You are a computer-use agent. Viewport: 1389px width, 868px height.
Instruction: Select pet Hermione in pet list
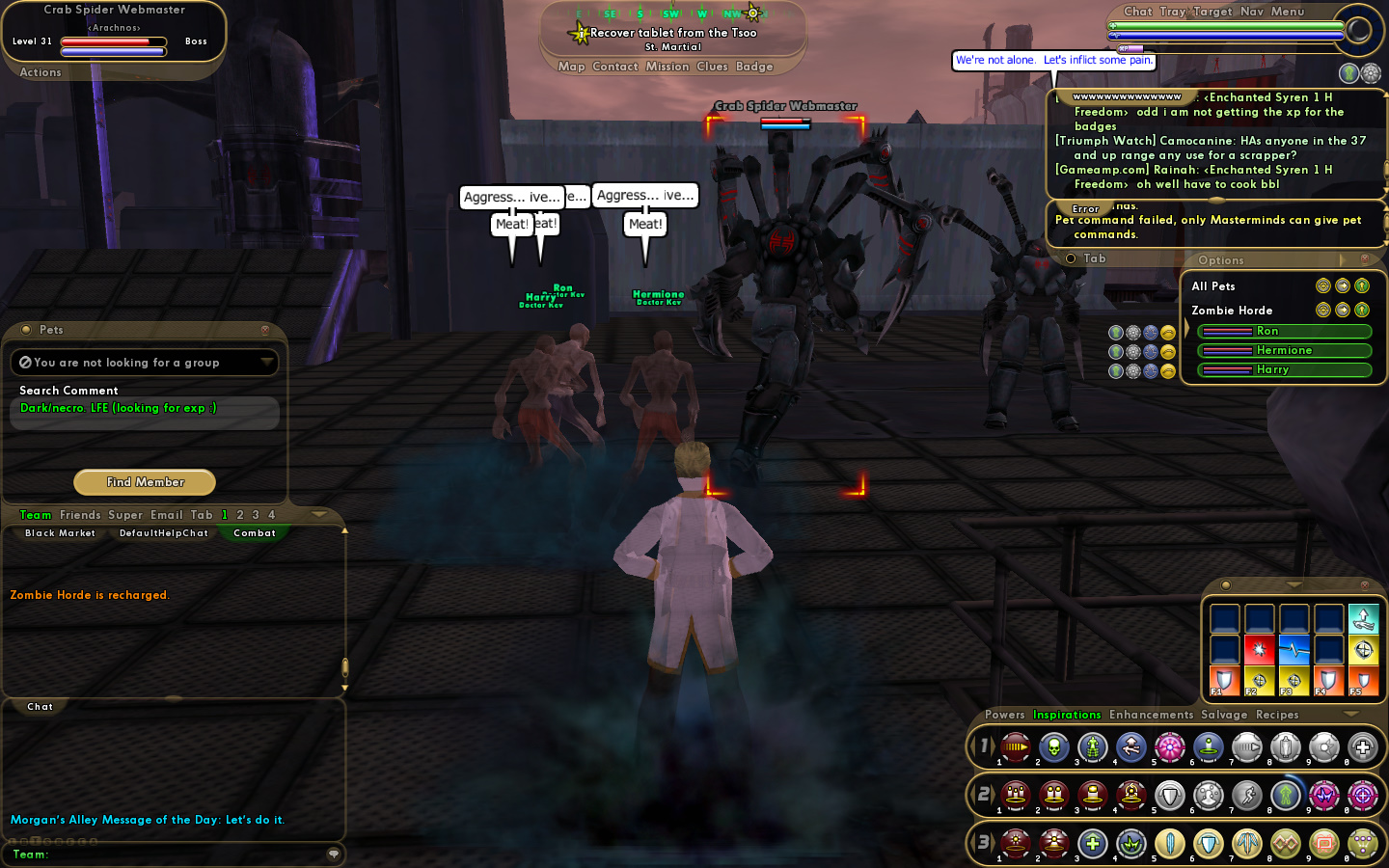pyautogui.click(x=1284, y=351)
